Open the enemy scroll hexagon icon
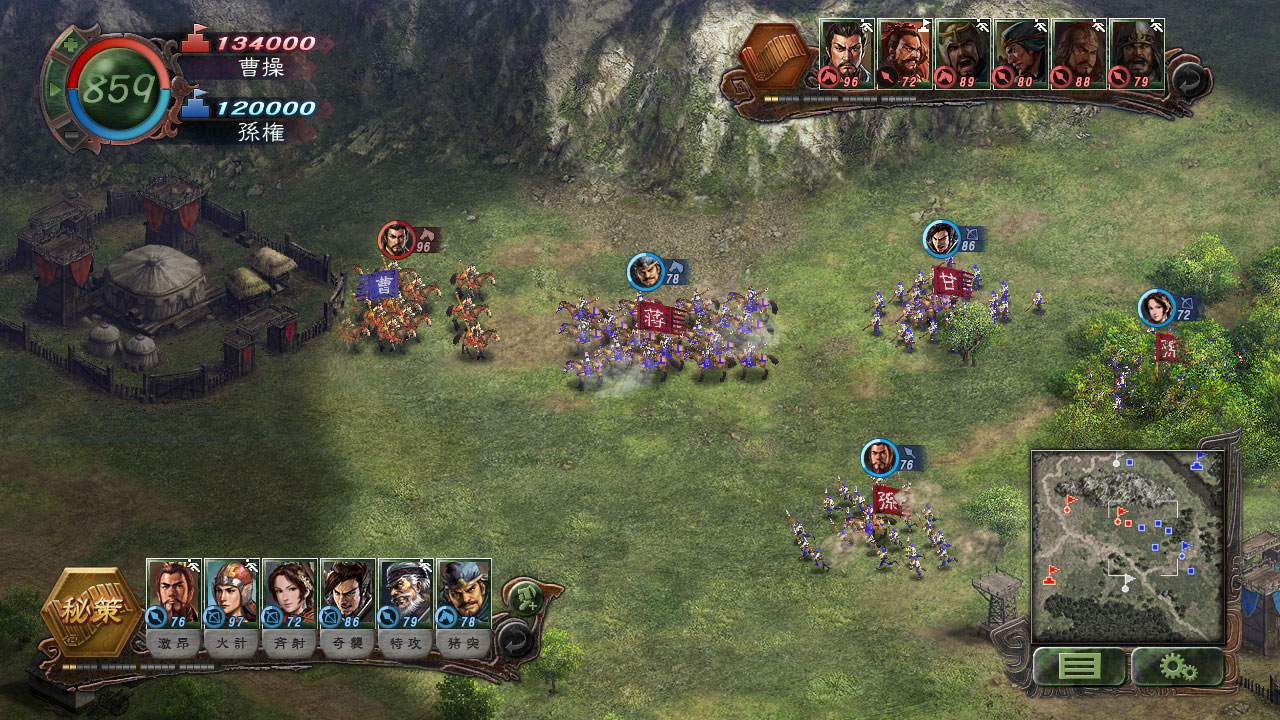The image size is (1280, 720). (x=778, y=55)
